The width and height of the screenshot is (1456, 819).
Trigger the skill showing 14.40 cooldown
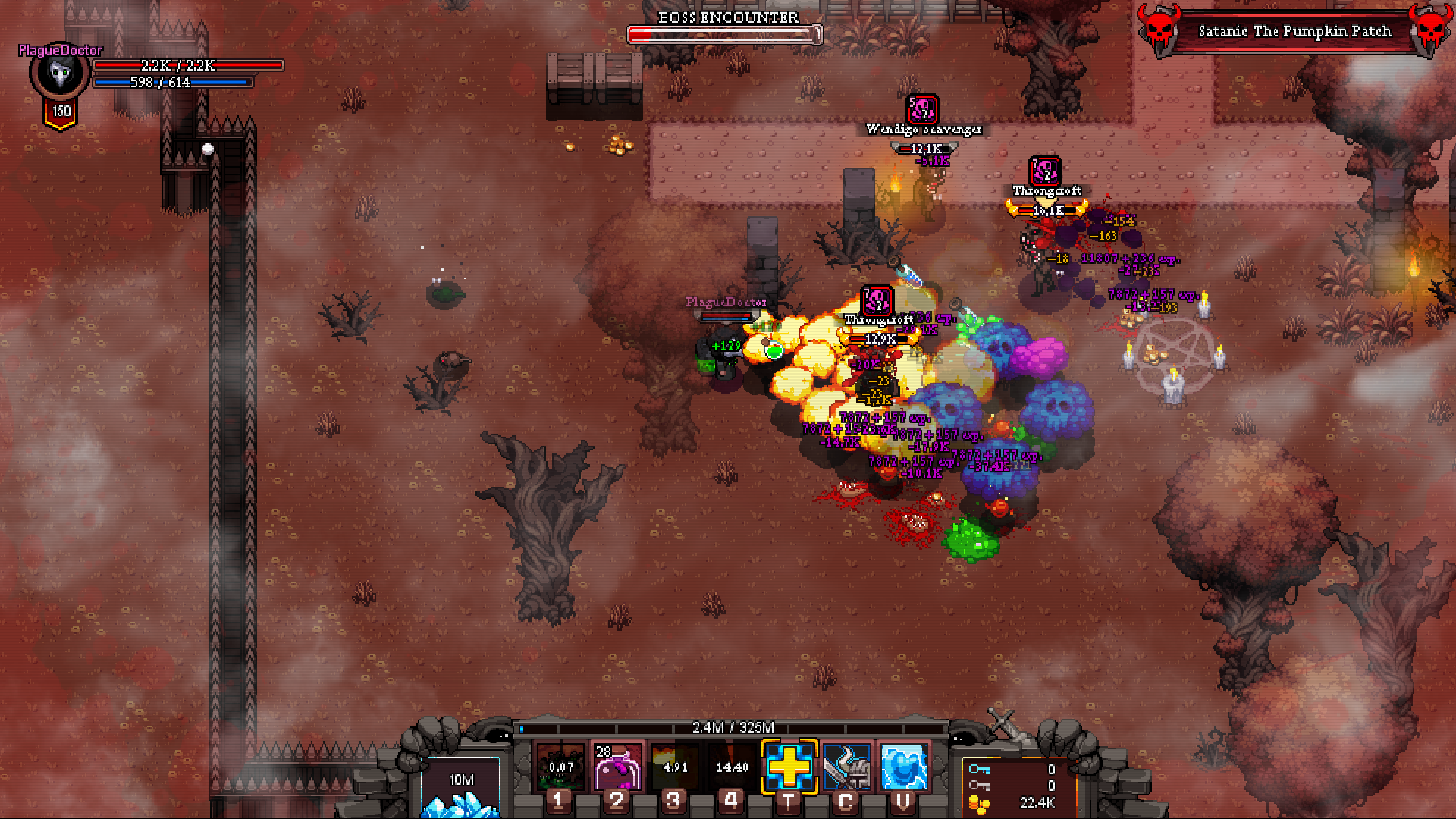pyautogui.click(x=732, y=767)
